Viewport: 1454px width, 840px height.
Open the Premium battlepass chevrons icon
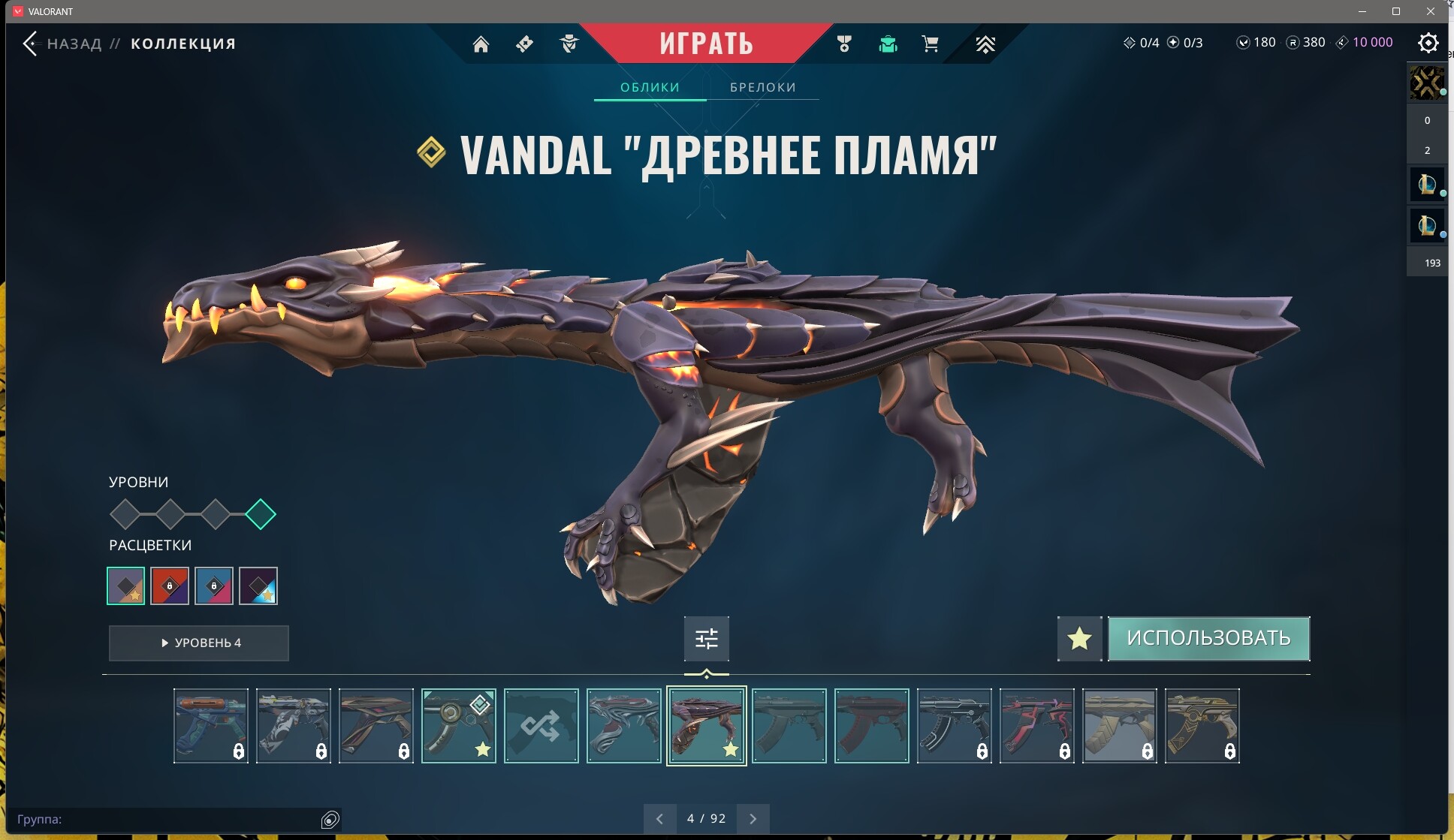click(985, 44)
